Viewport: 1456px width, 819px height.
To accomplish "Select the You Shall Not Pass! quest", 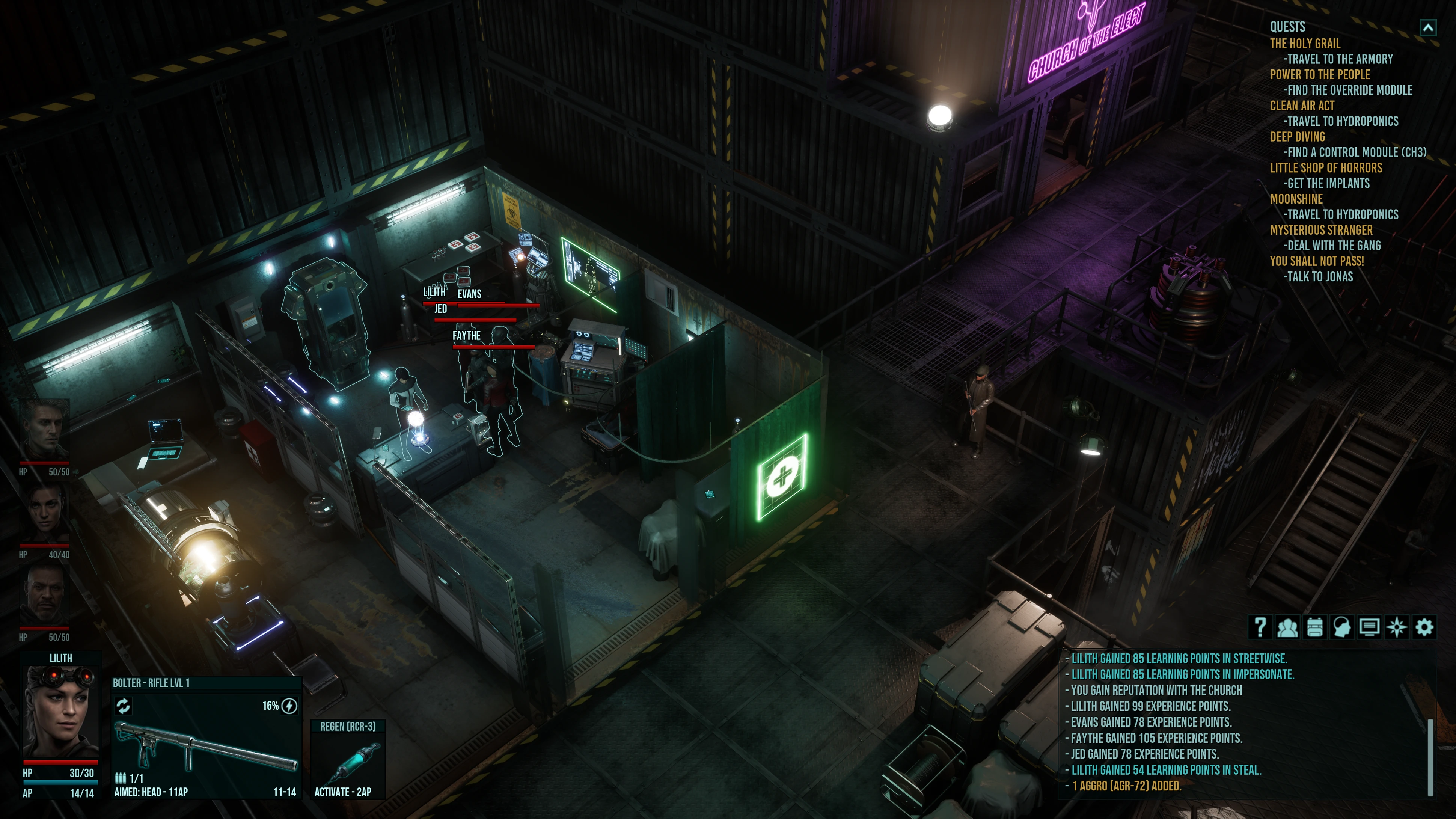I will coord(1317,261).
